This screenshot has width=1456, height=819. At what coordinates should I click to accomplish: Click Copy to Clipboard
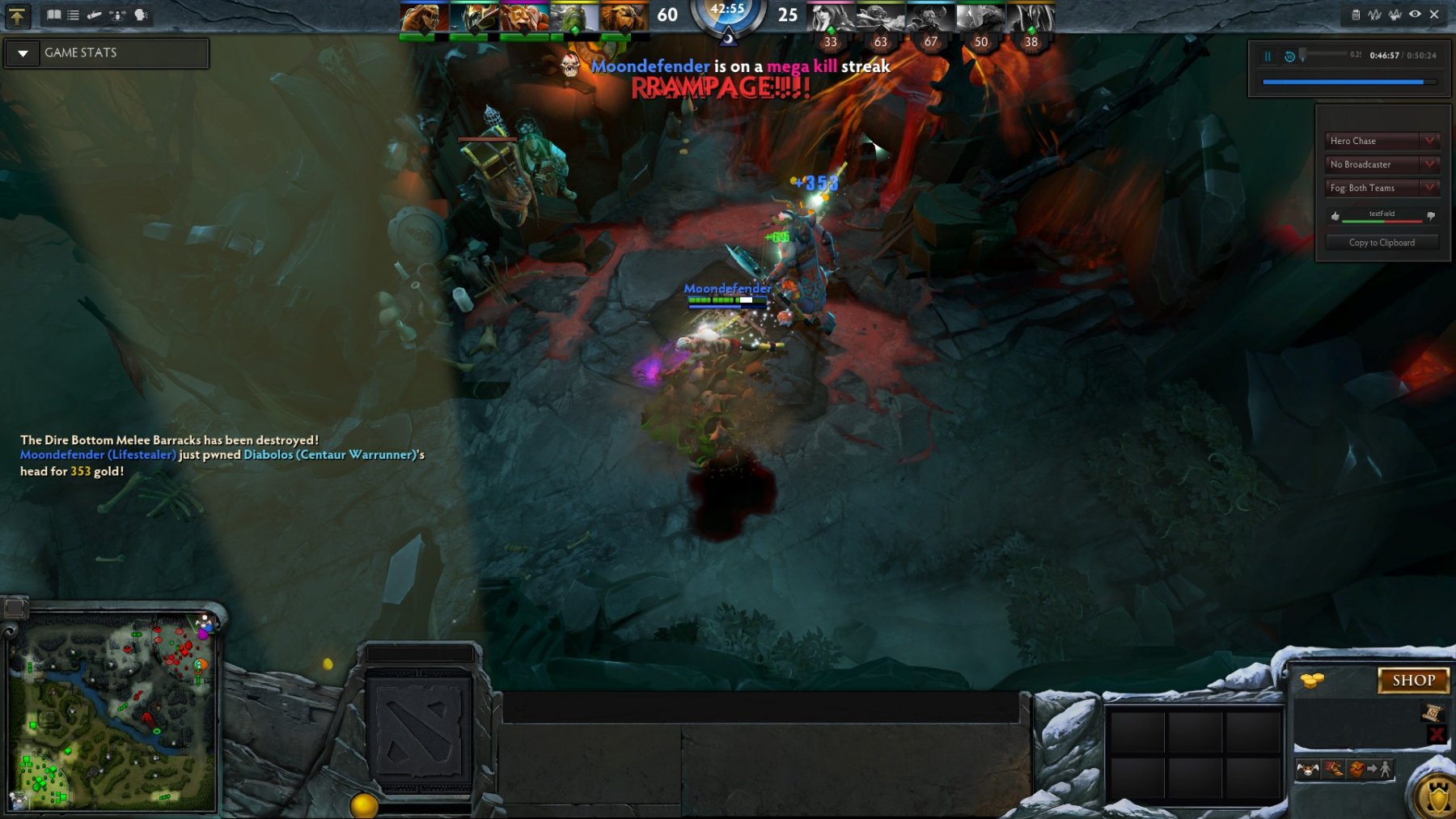click(1382, 243)
